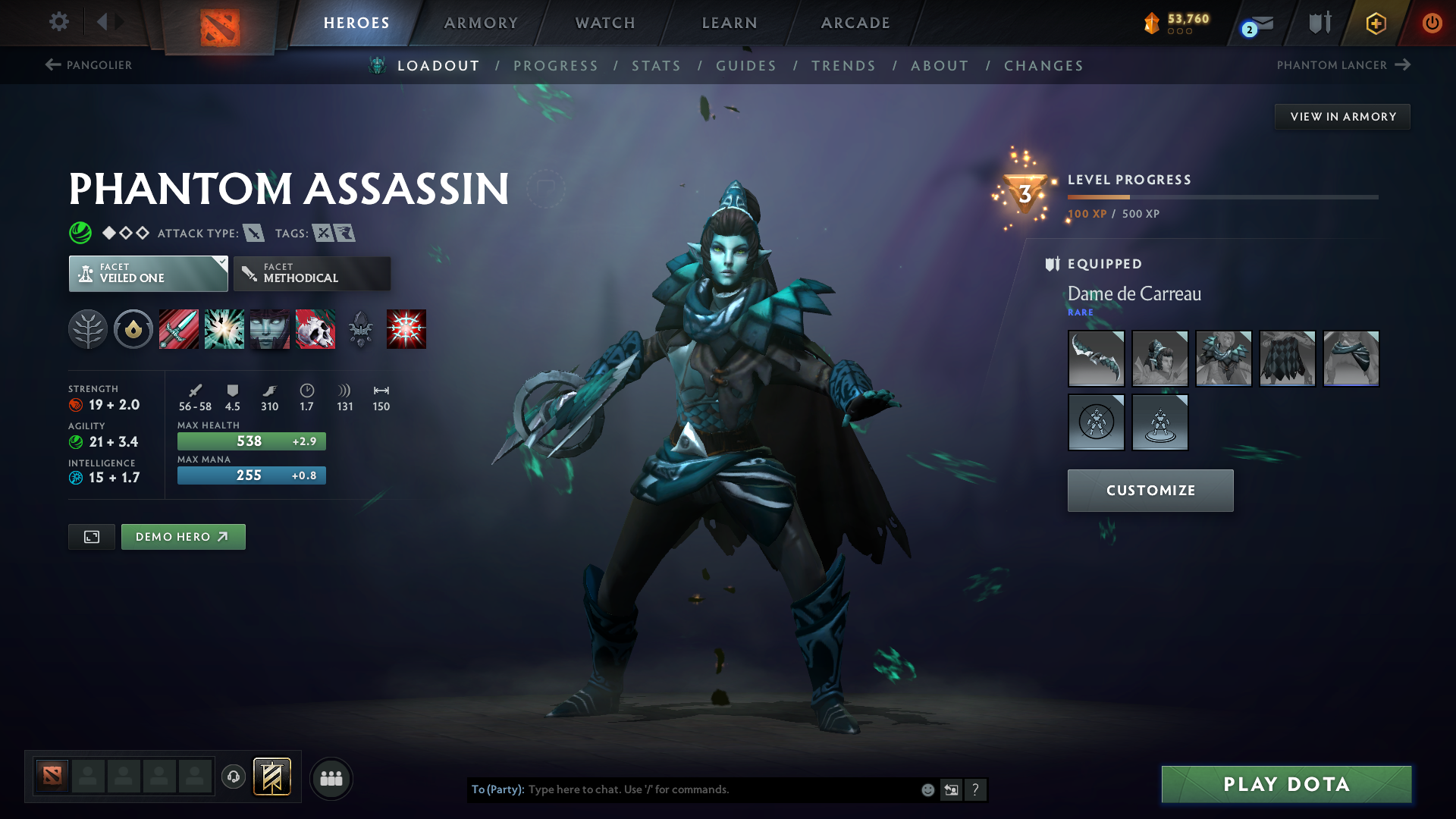Screen dimensions: 1456x819
Task: Click the Blur ability icon
Action: click(269, 329)
